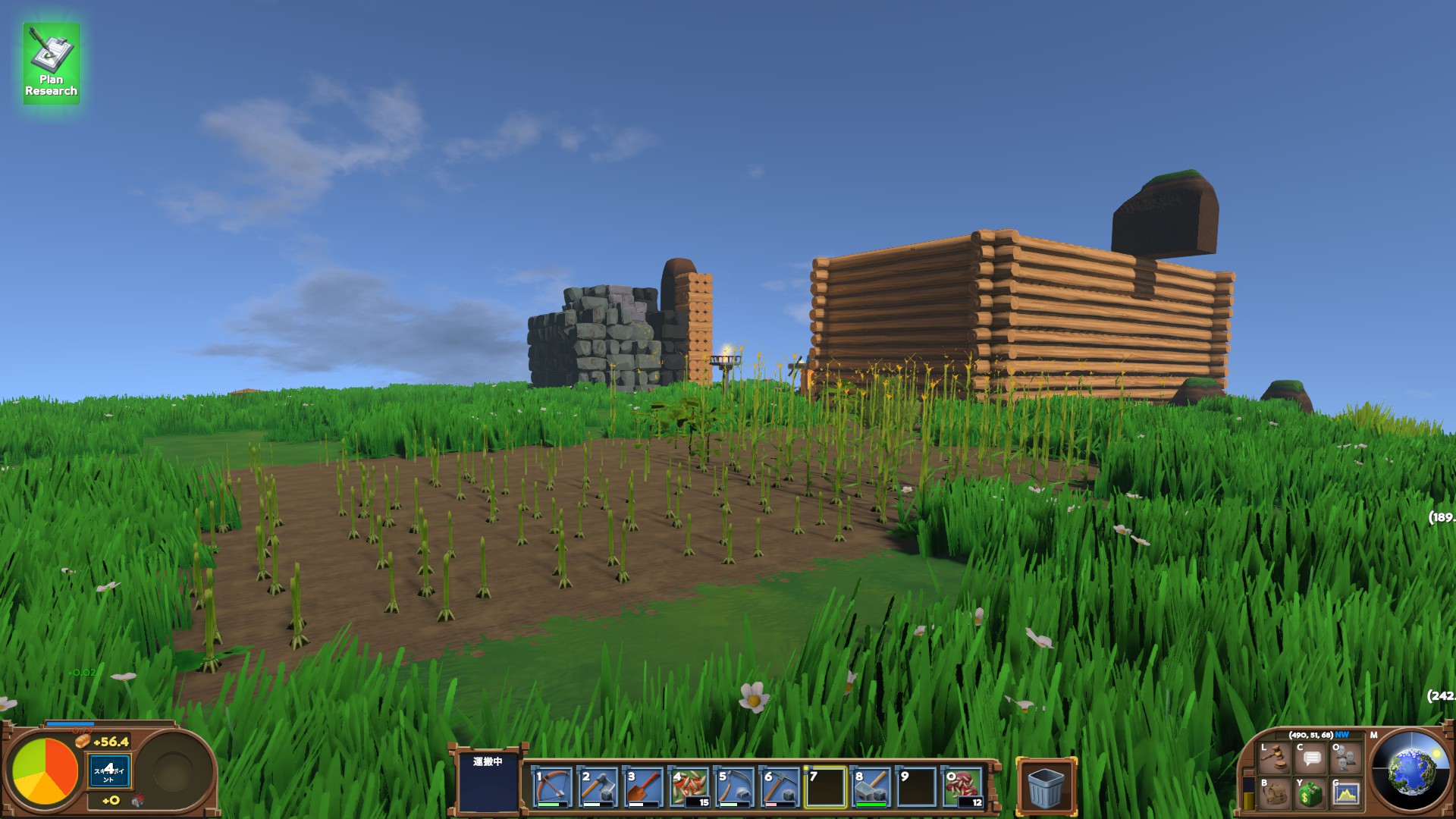Screen dimensions: 1456x819
Task: Open the chat speech bubble
Action: 1311,757
